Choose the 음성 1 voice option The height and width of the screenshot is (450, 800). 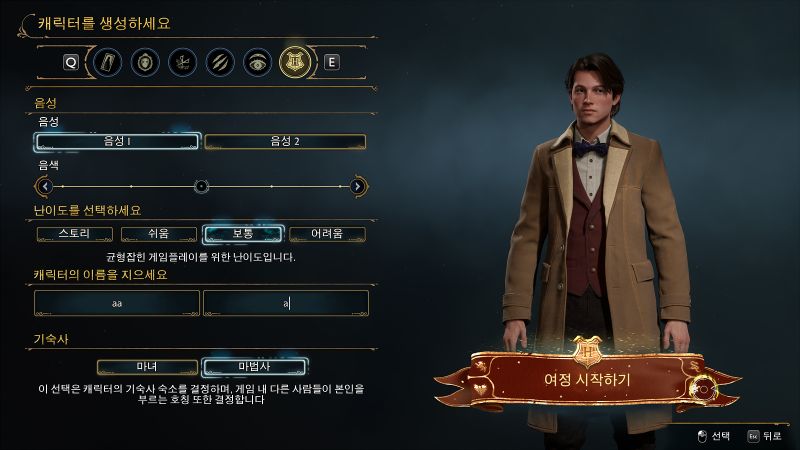(x=117, y=142)
